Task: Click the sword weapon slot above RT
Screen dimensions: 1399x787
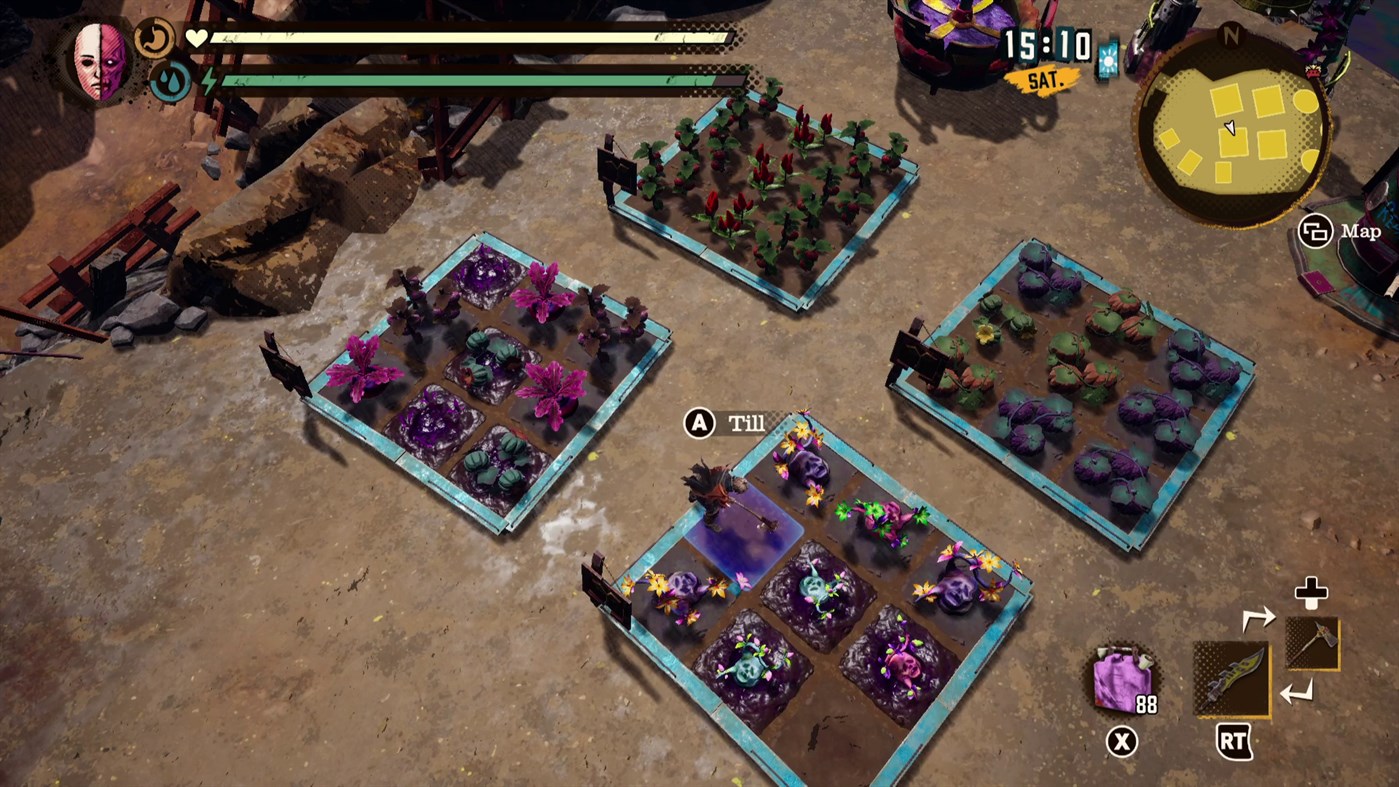Action: point(1232,679)
